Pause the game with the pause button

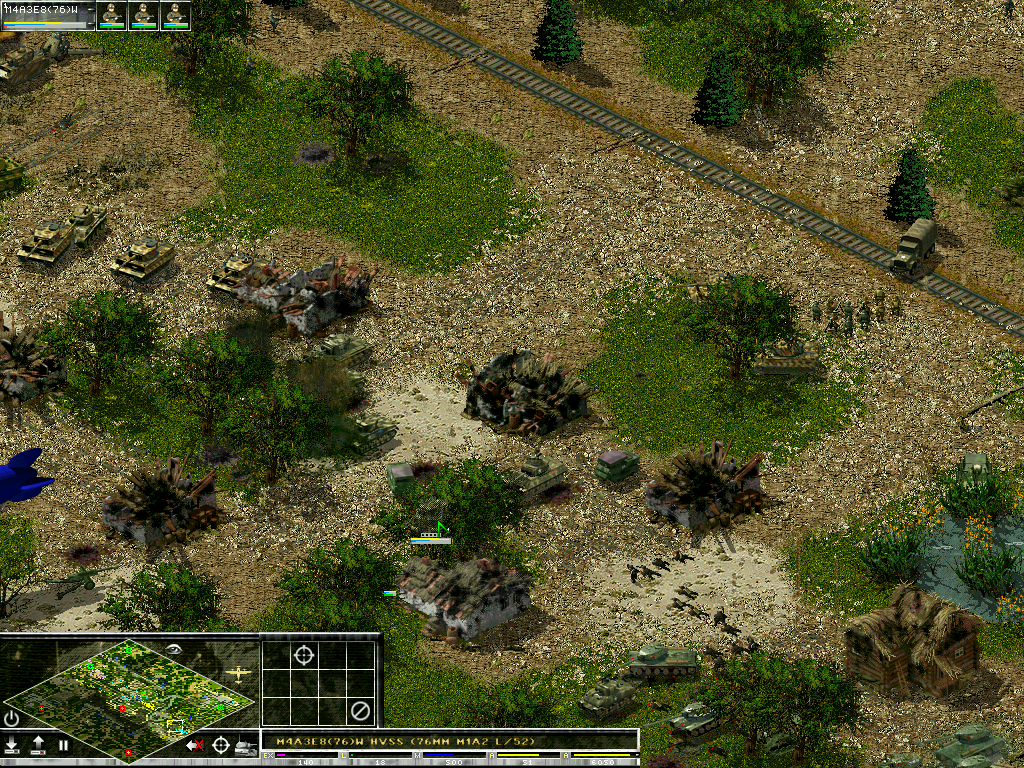pos(63,745)
